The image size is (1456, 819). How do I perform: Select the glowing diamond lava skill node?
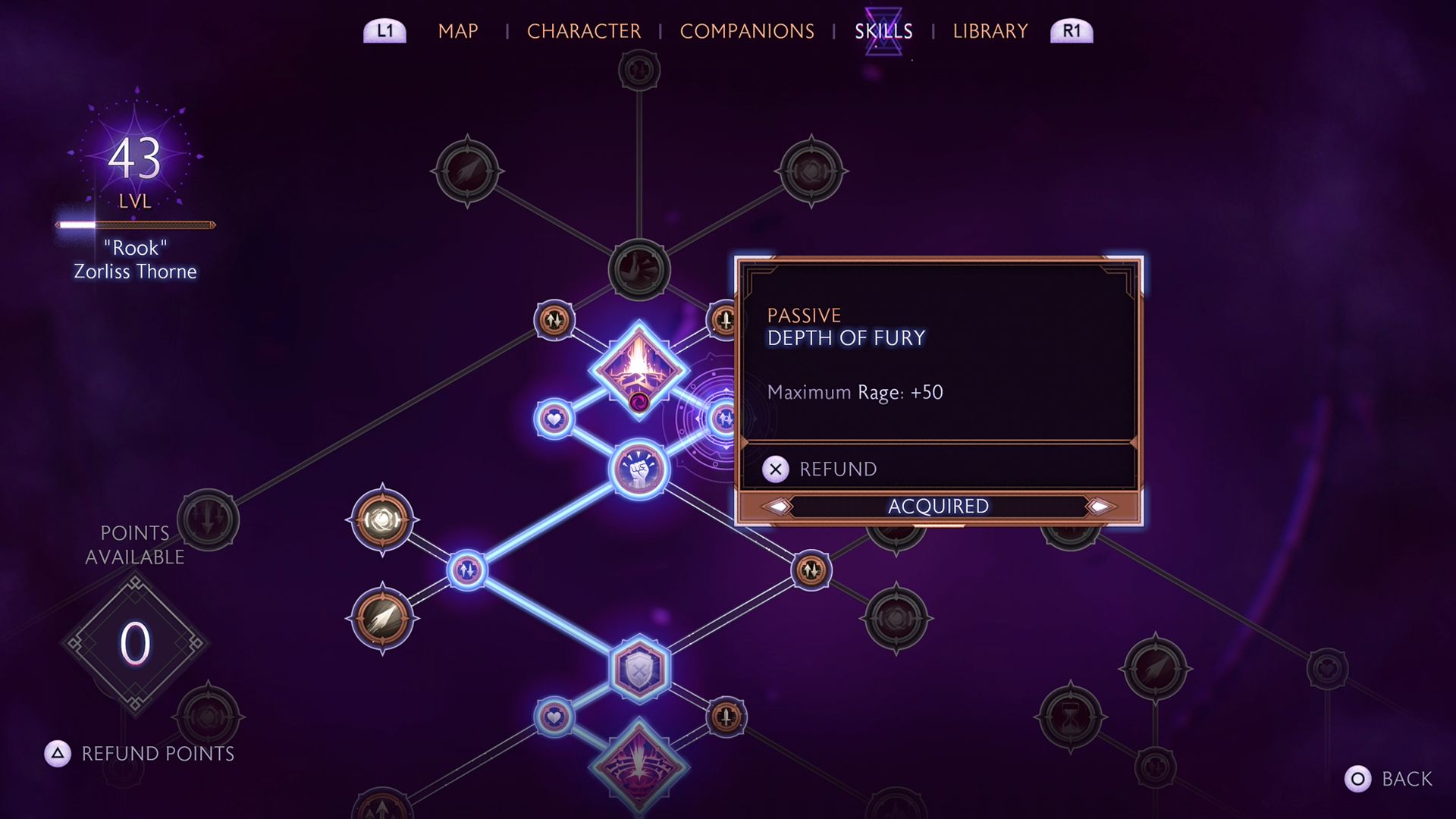point(639,369)
